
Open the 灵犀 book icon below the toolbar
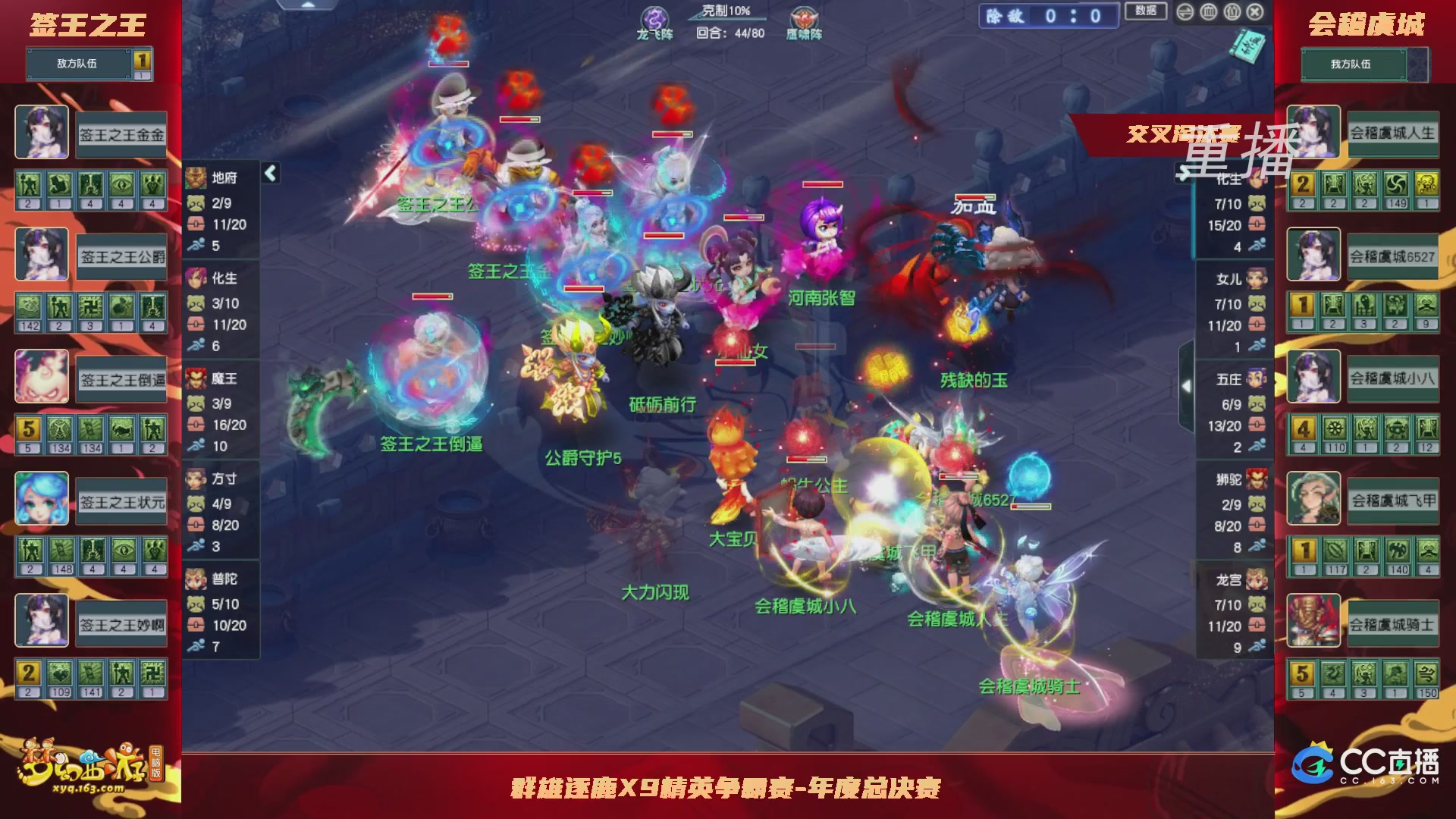pos(1247,47)
